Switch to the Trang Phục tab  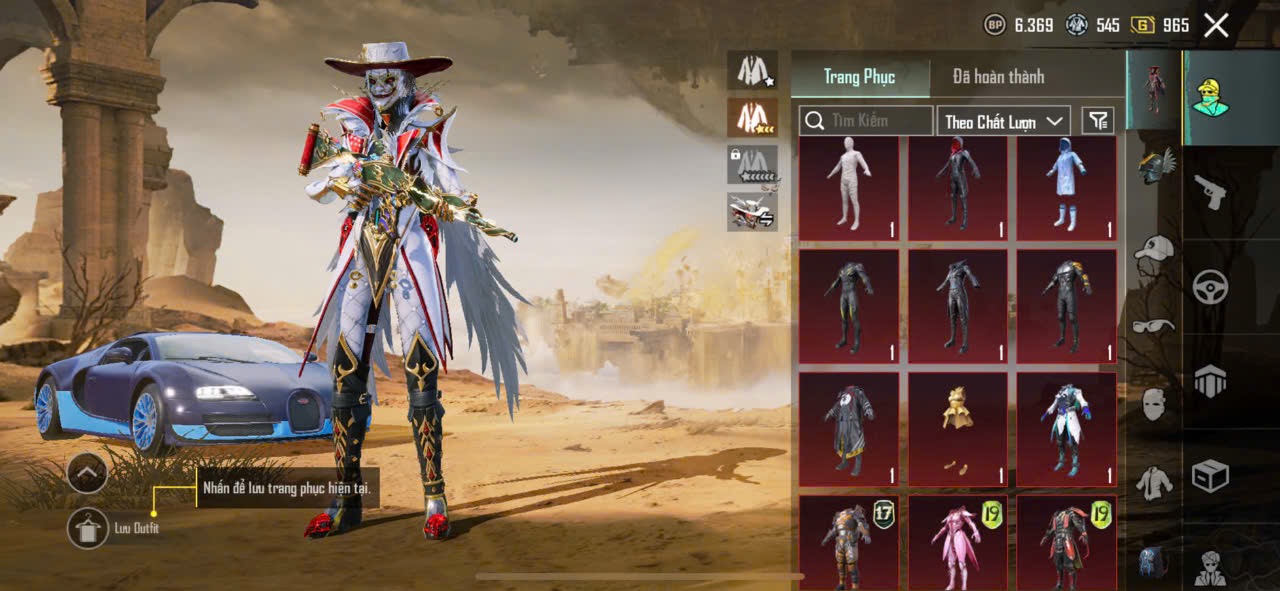pos(859,77)
